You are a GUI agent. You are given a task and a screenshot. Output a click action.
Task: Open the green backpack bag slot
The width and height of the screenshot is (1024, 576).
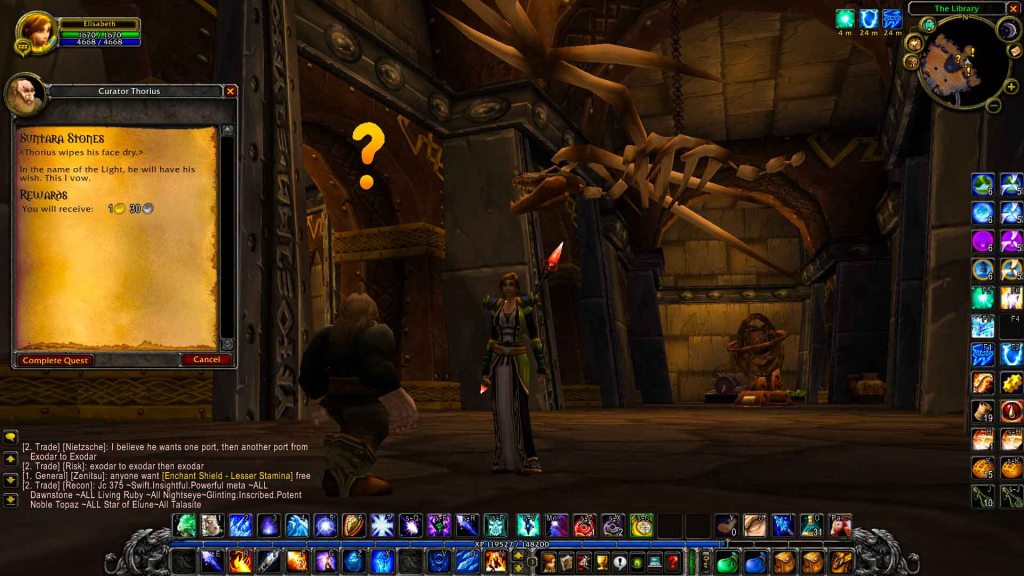727,563
